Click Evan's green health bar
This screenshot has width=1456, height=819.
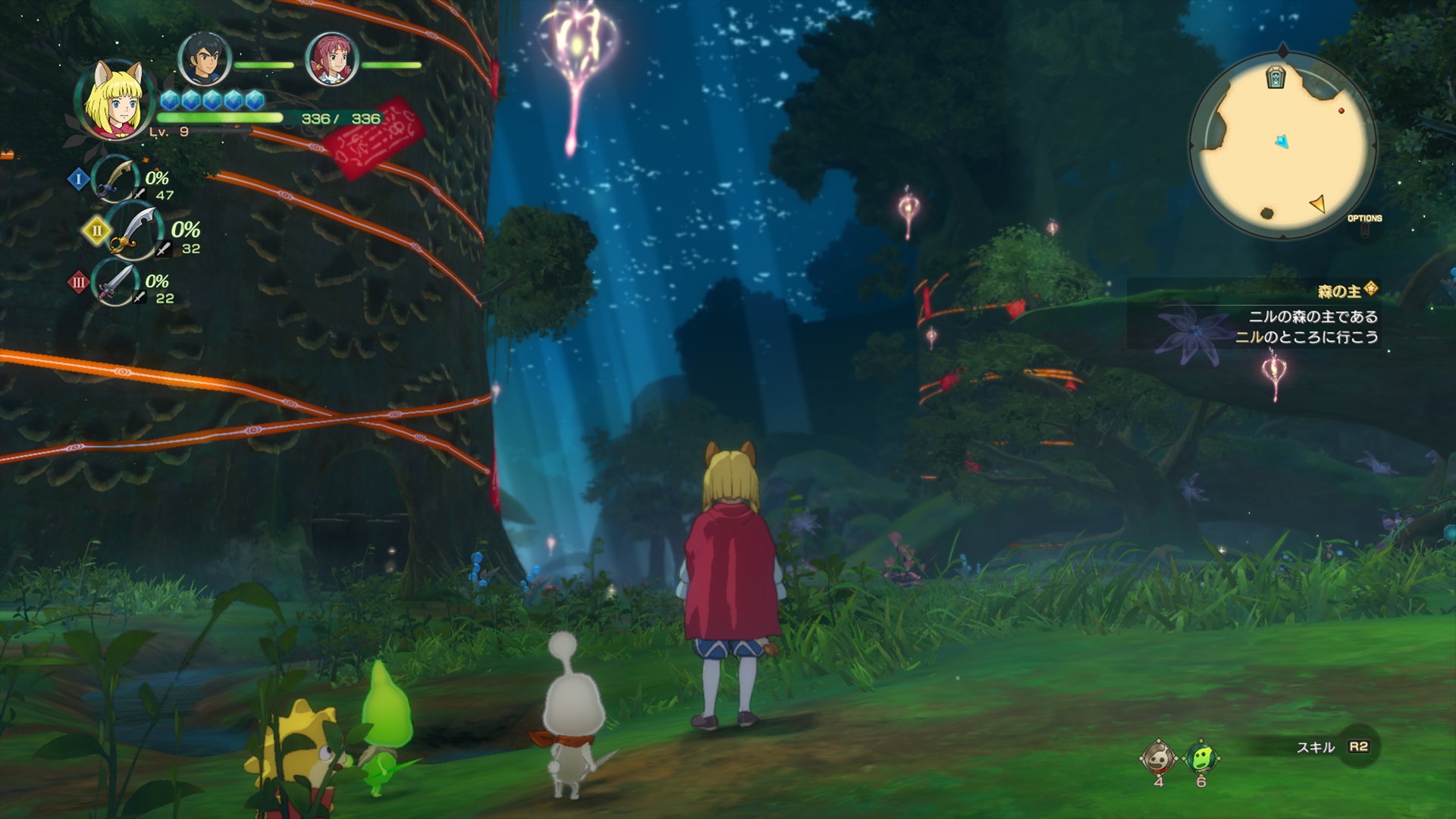click(x=220, y=119)
